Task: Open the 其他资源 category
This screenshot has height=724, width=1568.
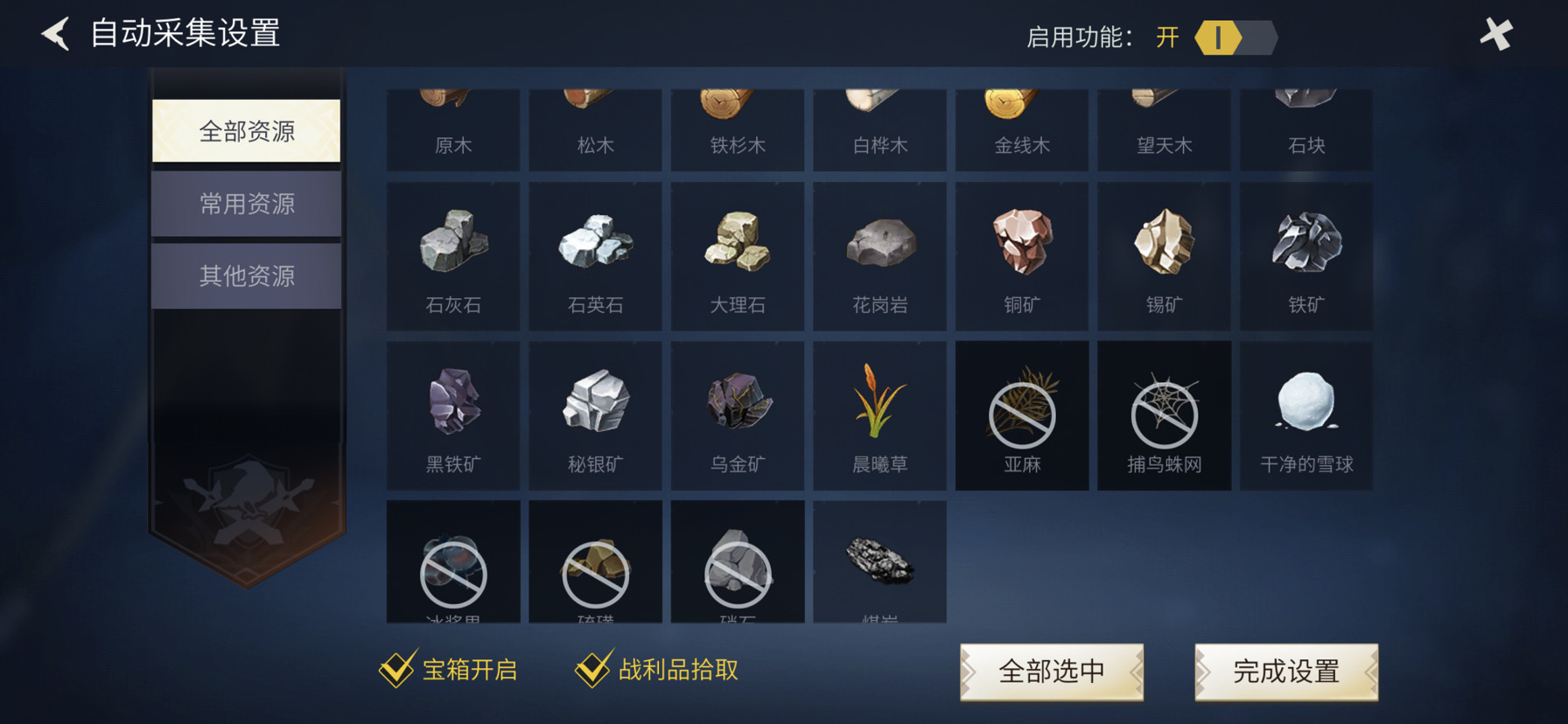Action: click(246, 275)
